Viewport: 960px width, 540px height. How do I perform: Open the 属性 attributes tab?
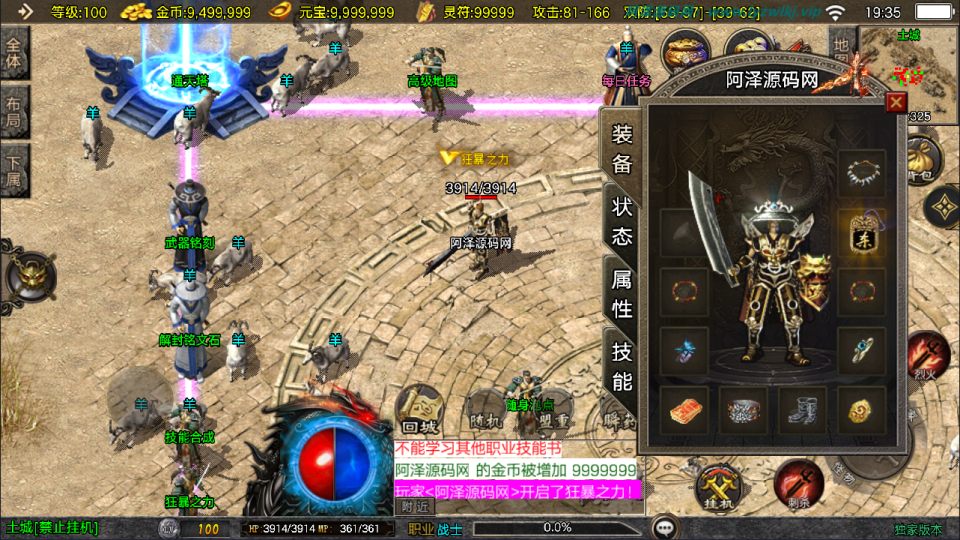point(622,294)
